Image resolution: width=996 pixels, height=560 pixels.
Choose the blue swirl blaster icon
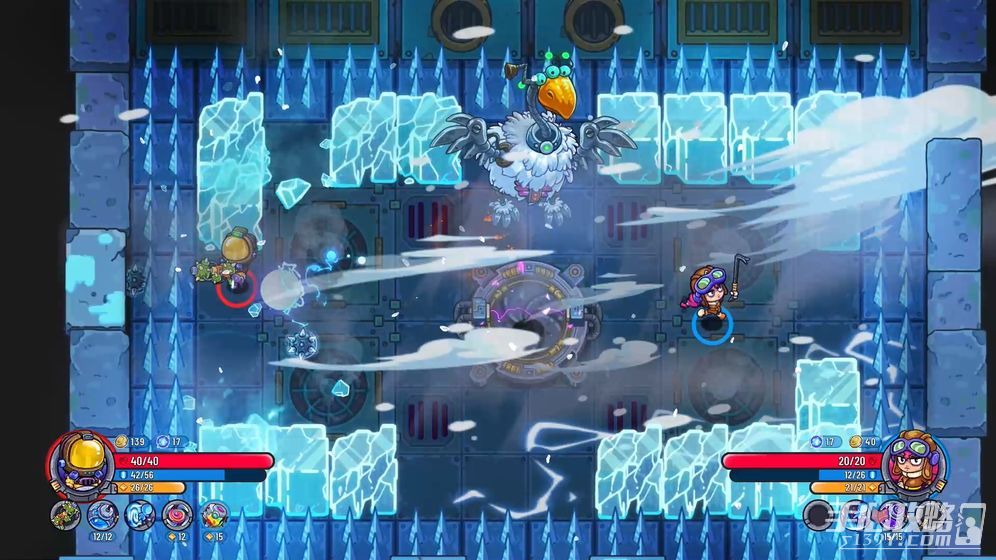point(140,515)
